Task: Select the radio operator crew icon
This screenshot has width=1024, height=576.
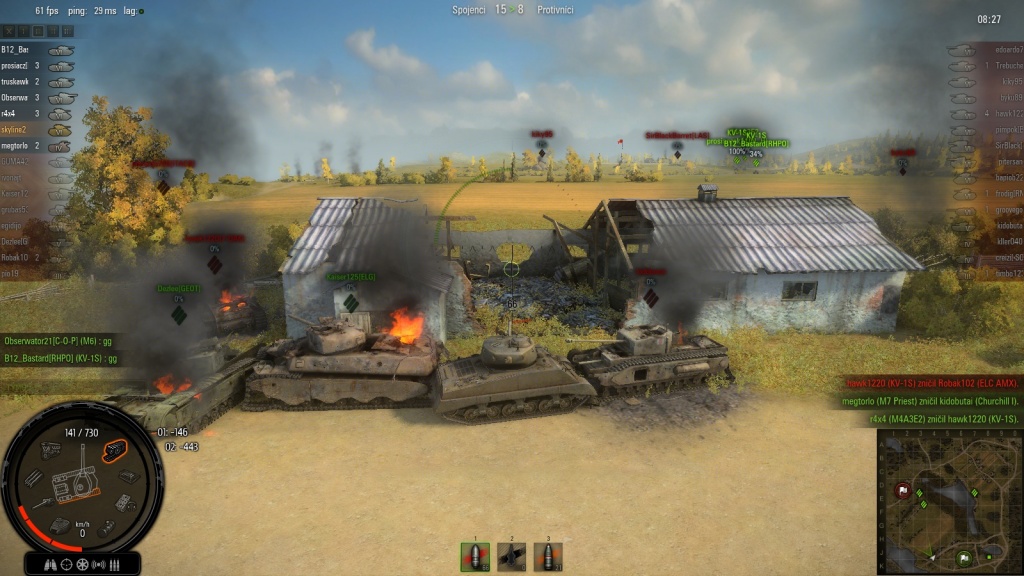Action: (x=99, y=565)
